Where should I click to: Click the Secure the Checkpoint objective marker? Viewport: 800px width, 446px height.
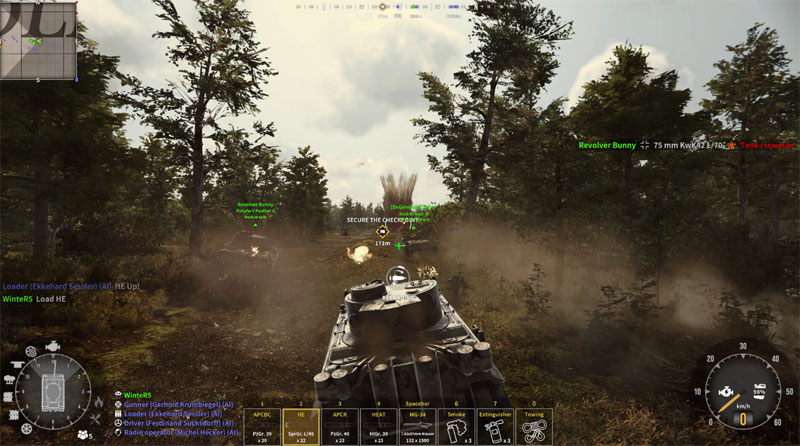(382, 231)
